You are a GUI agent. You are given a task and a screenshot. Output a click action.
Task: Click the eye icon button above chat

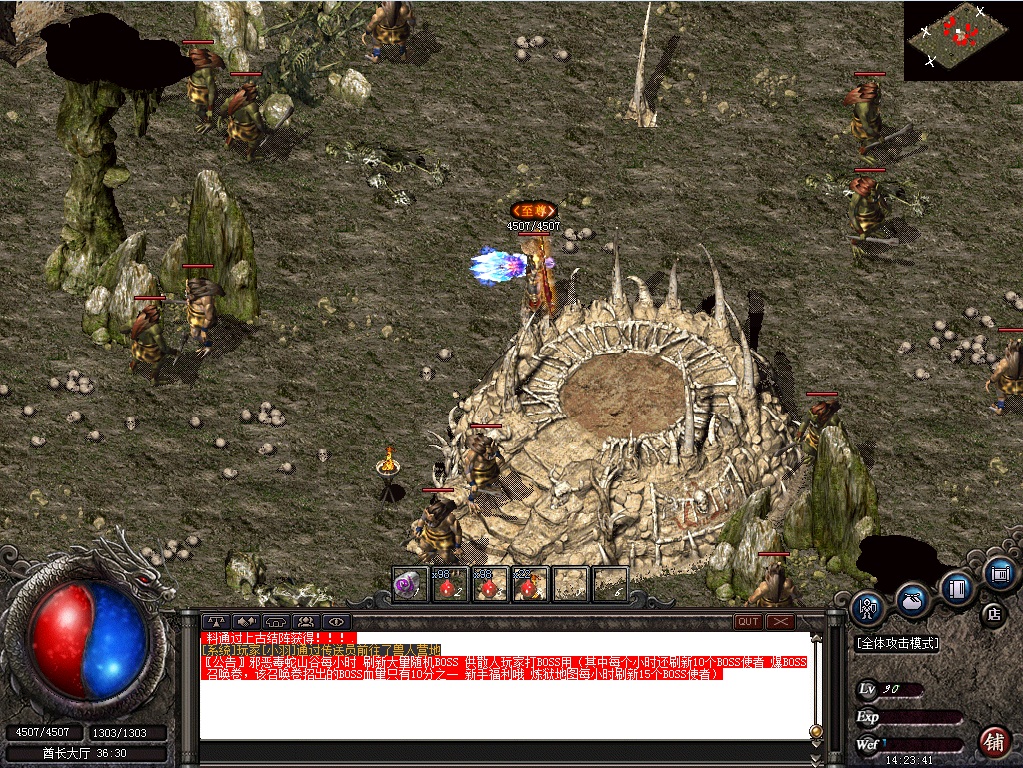click(334, 621)
